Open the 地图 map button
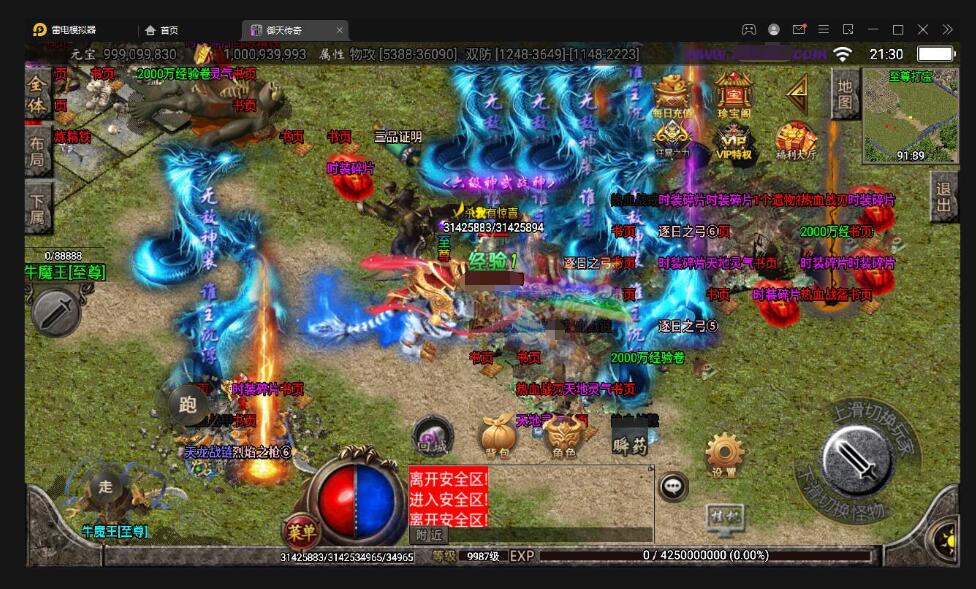This screenshot has width=976, height=589. point(845,93)
